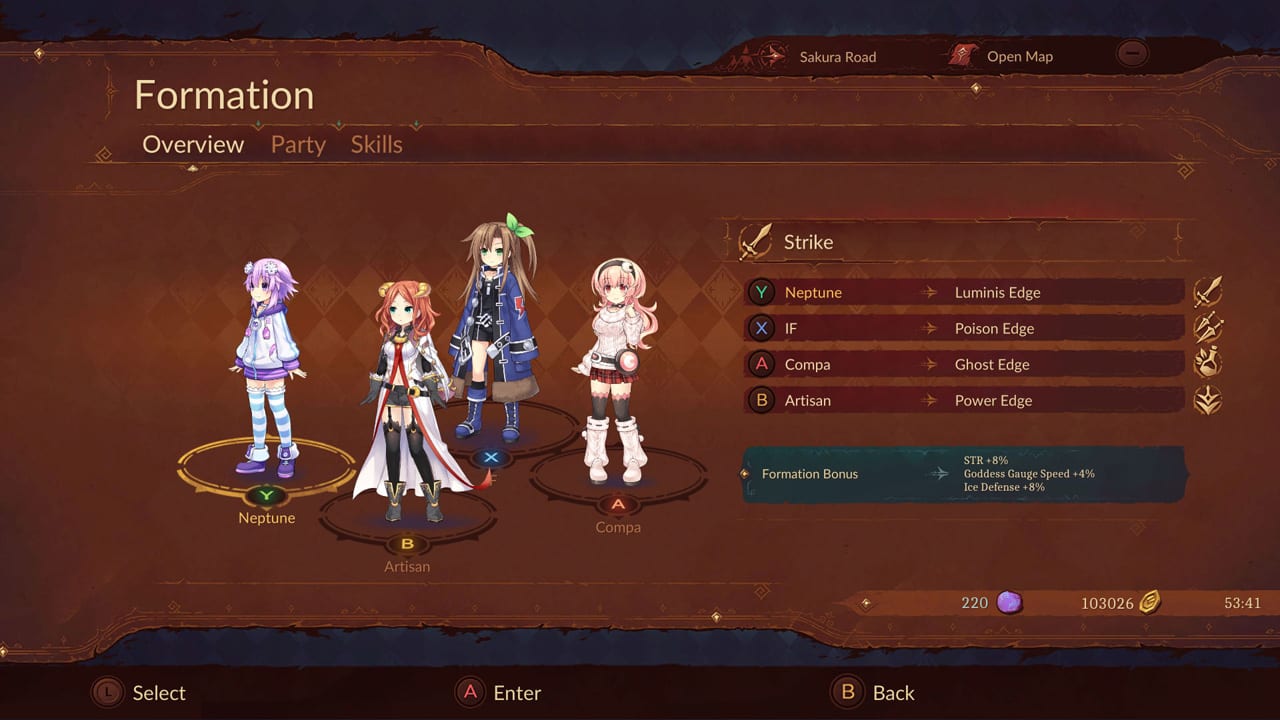
Task: Open the map via Open Map
Action: point(1019,56)
